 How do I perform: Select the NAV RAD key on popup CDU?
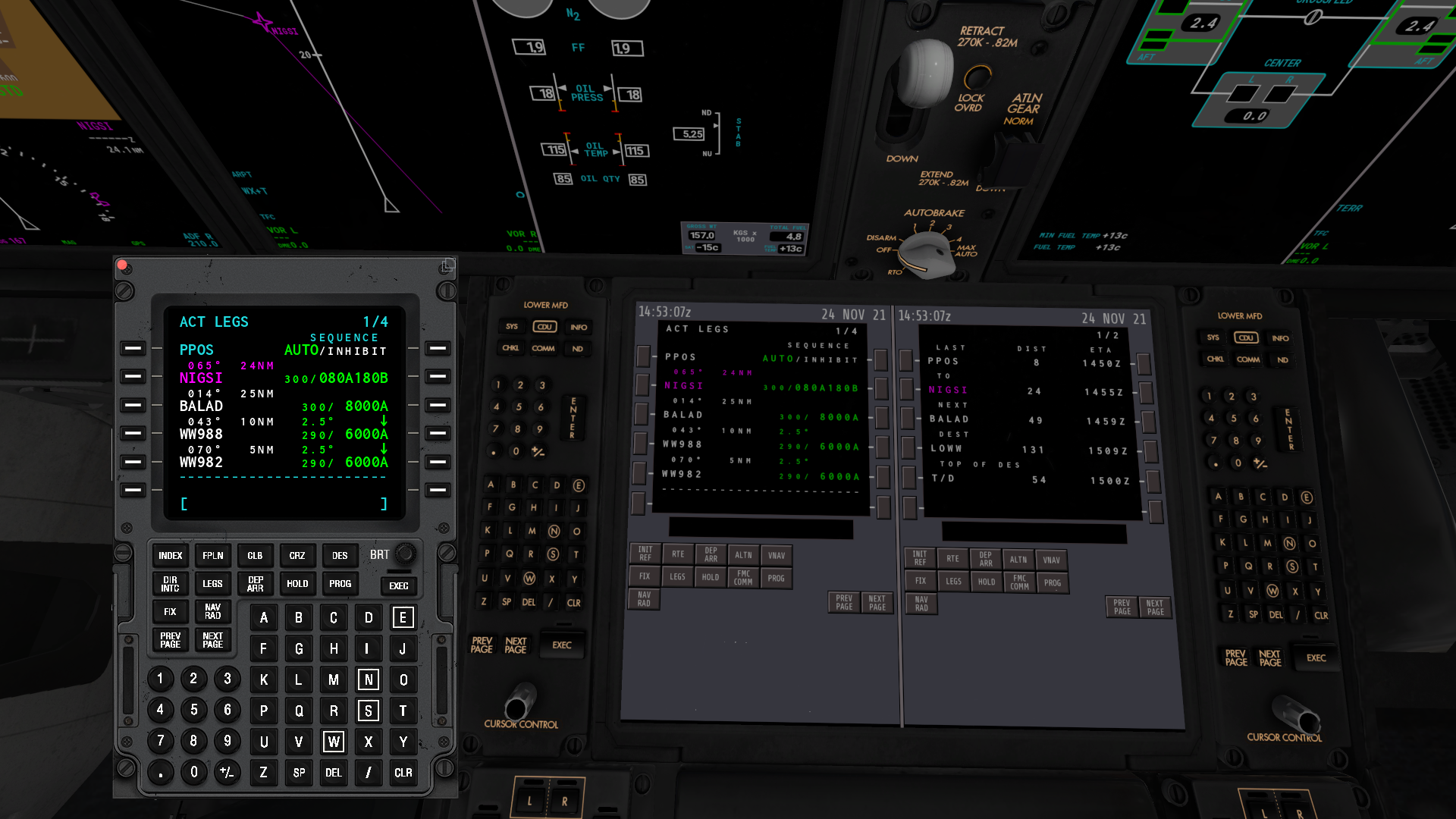coord(212,612)
